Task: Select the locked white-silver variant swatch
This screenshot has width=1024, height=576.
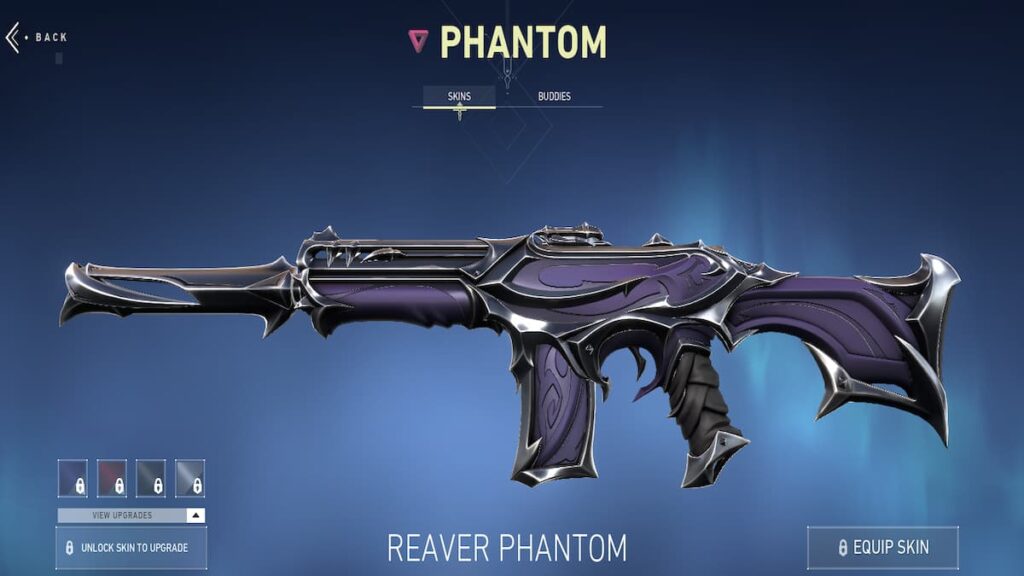Action: [x=190, y=478]
